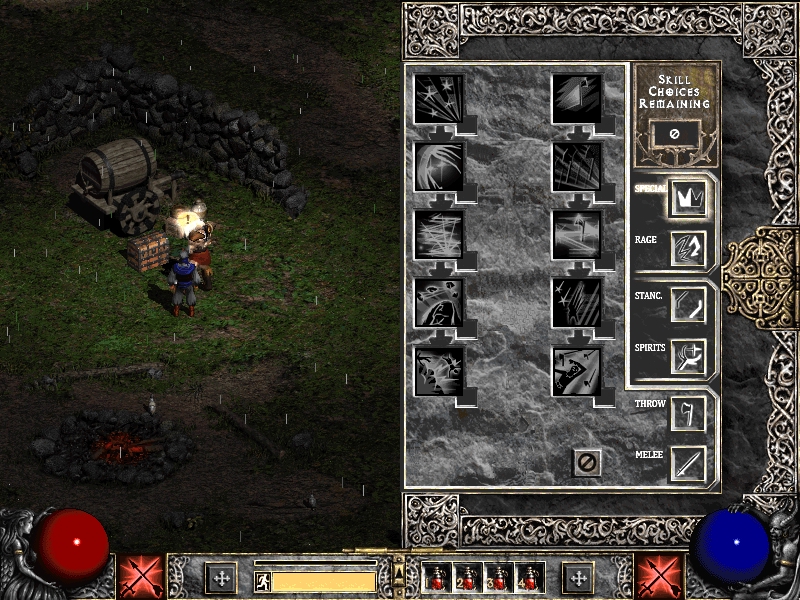Viewport: 800px width, 600px height.
Task: Select the Spirits skill tab
Action: pyautogui.click(x=688, y=356)
